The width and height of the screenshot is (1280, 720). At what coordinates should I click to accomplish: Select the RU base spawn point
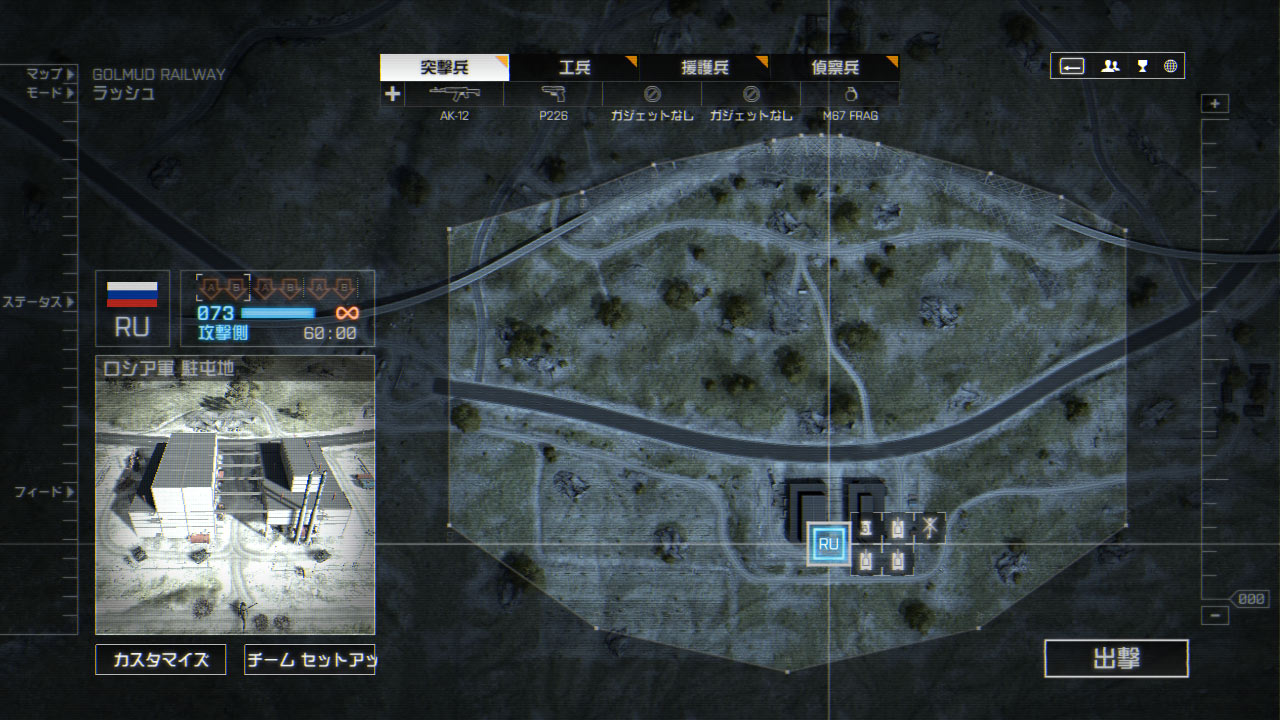click(x=828, y=544)
